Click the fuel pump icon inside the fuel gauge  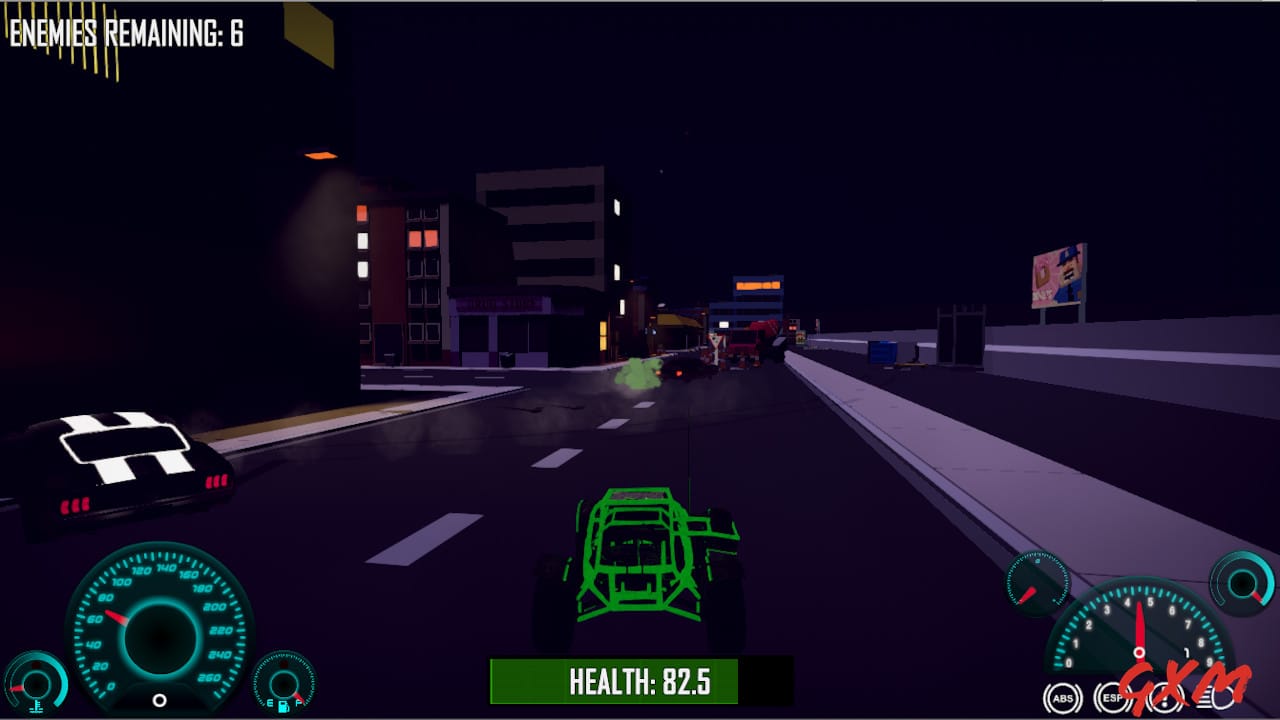(283, 708)
